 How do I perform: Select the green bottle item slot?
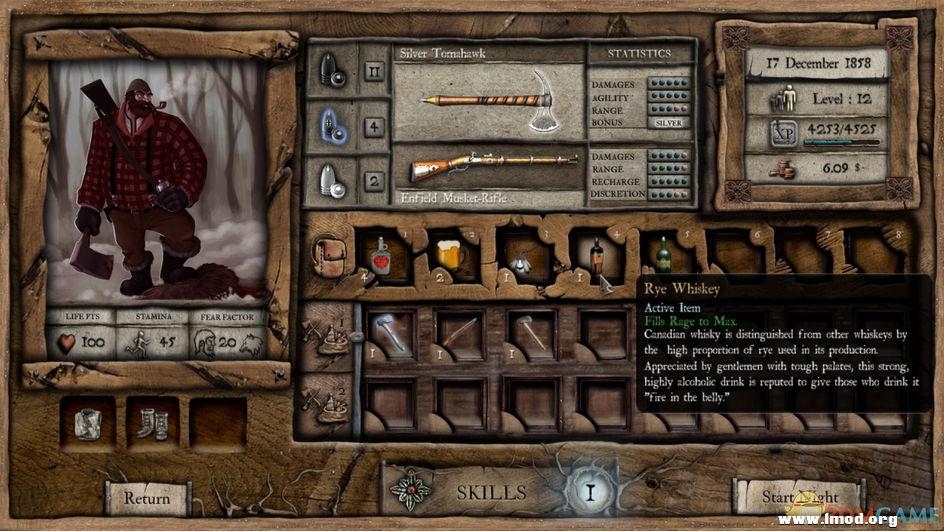coord(662,255)
